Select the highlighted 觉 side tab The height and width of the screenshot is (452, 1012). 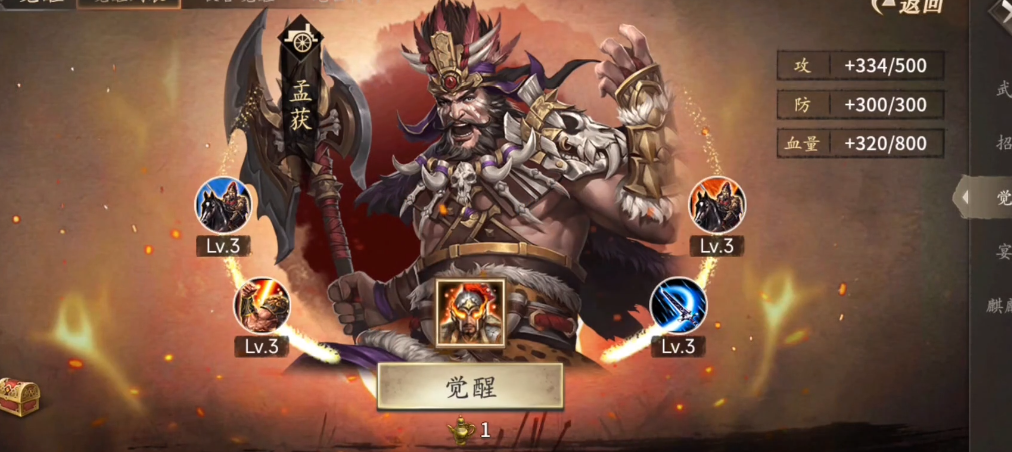pyautogui.click(x=1000, y=197)
